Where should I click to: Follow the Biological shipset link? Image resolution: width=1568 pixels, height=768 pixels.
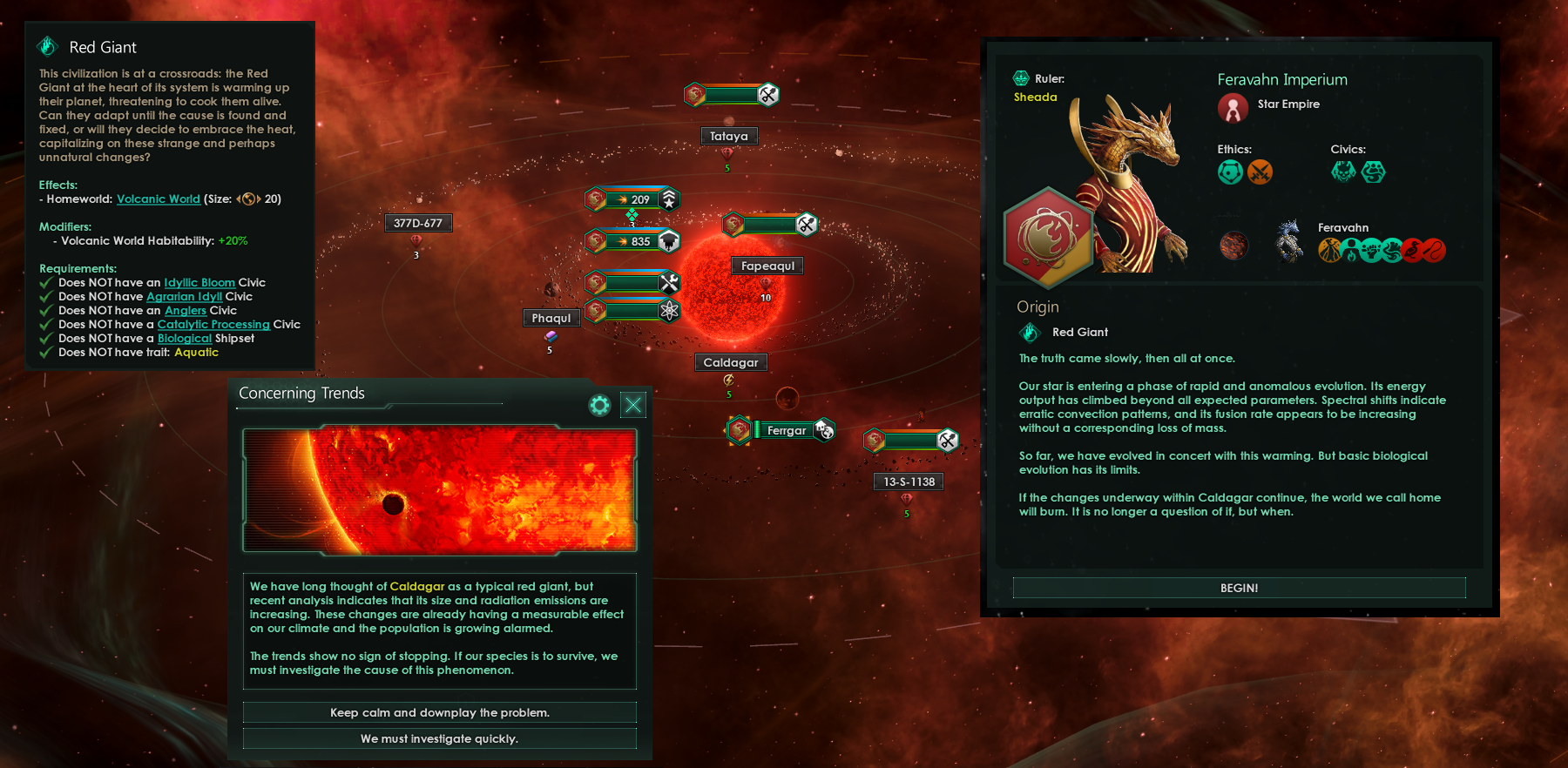point(185,339)
